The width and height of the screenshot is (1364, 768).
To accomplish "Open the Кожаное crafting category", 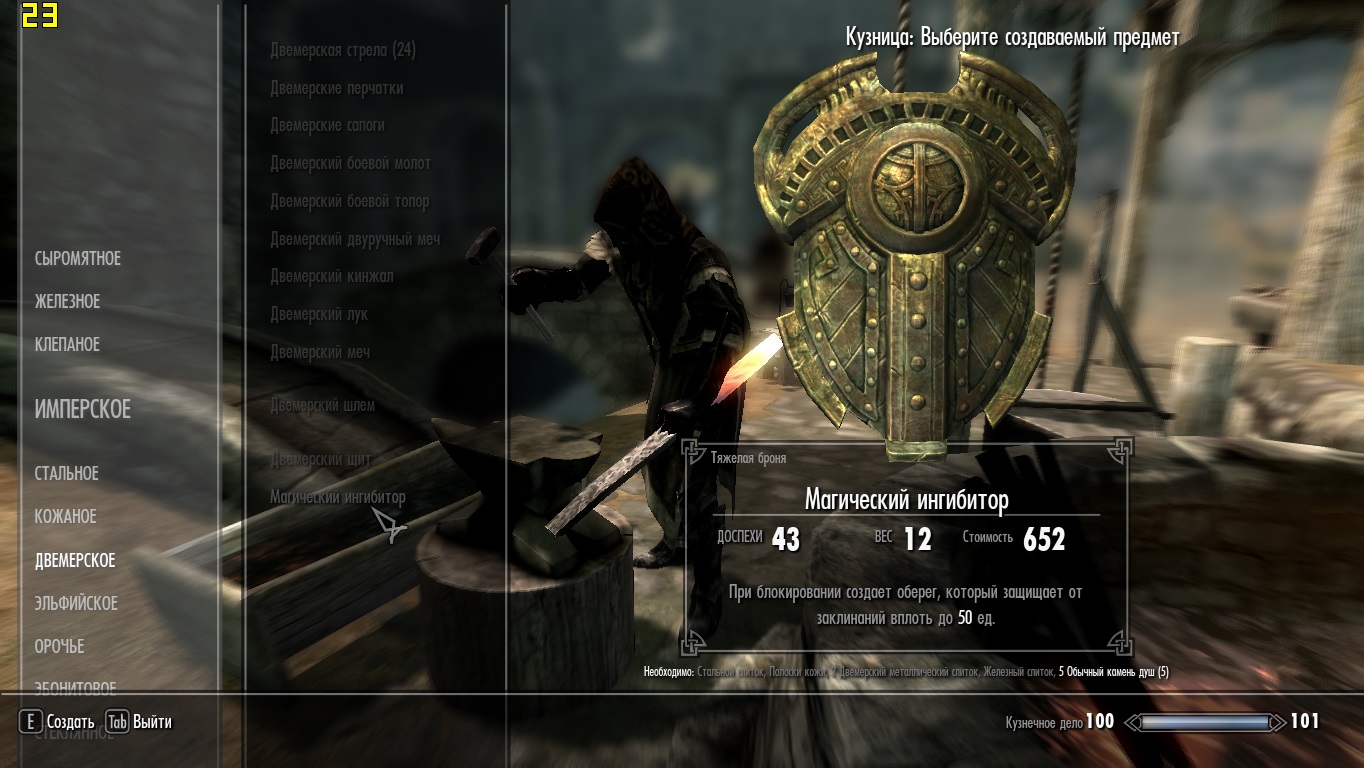I will pos(66,517).
